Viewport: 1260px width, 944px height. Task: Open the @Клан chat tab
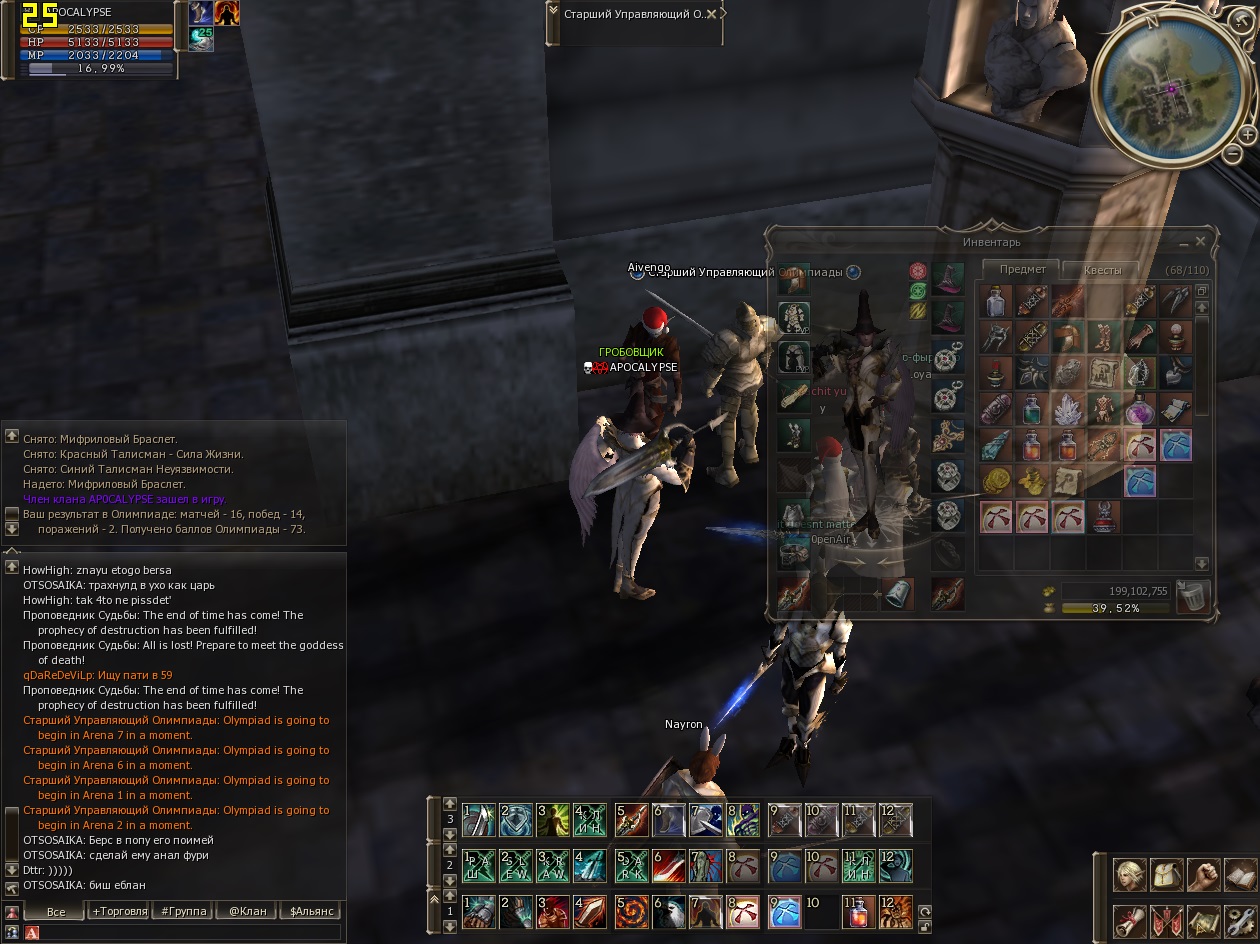(x=246, y=912)
